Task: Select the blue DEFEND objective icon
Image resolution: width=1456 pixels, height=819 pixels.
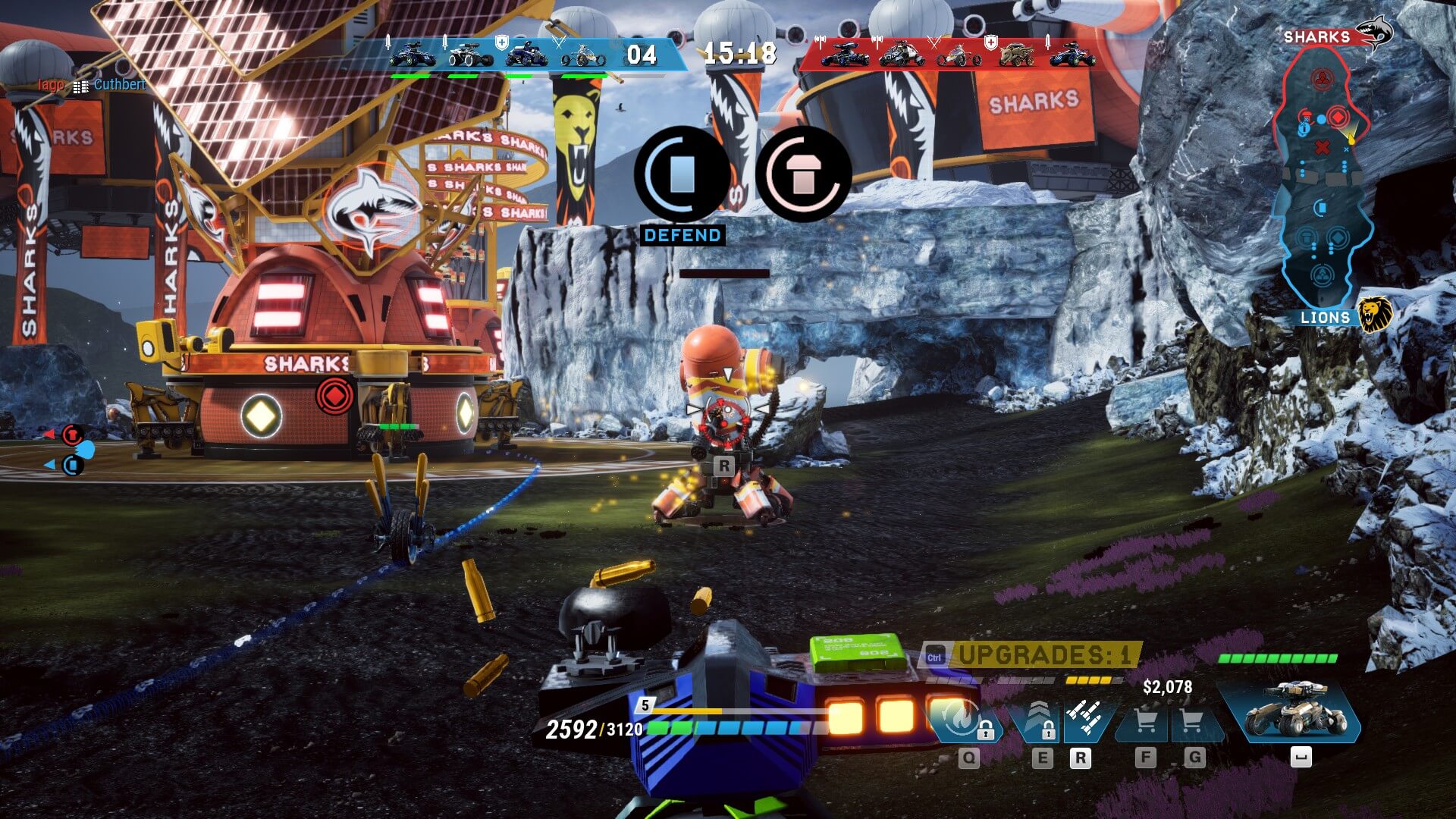Action: tap(682, 174)
